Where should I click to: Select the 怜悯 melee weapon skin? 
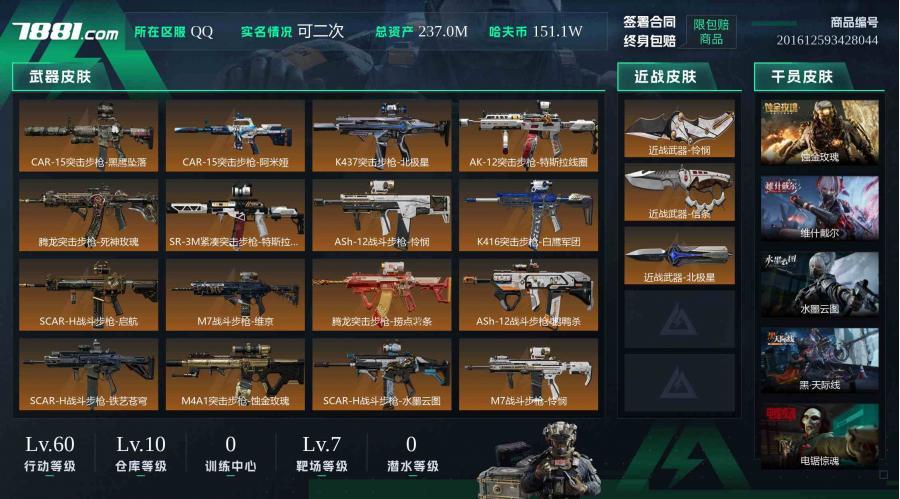click(679, 128)
